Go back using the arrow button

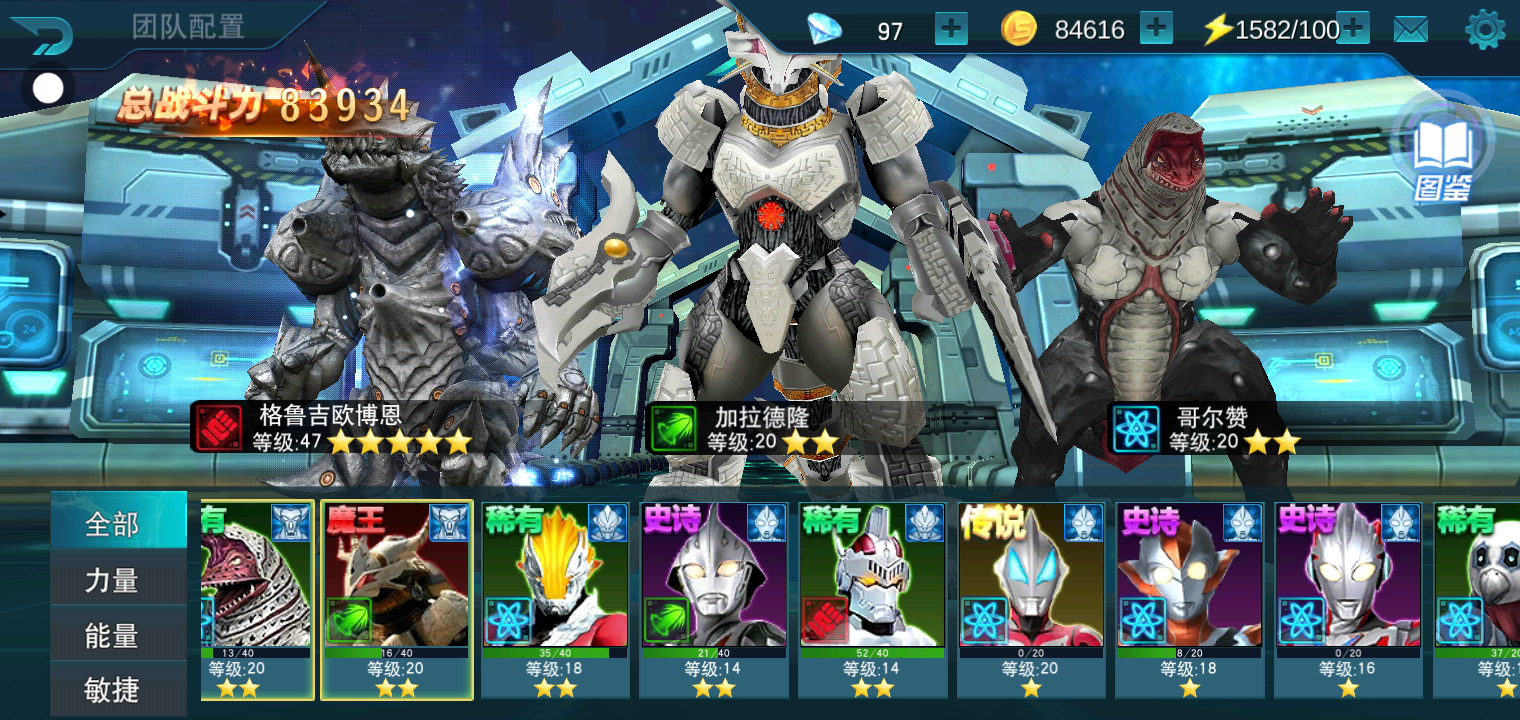pos(42,34)
